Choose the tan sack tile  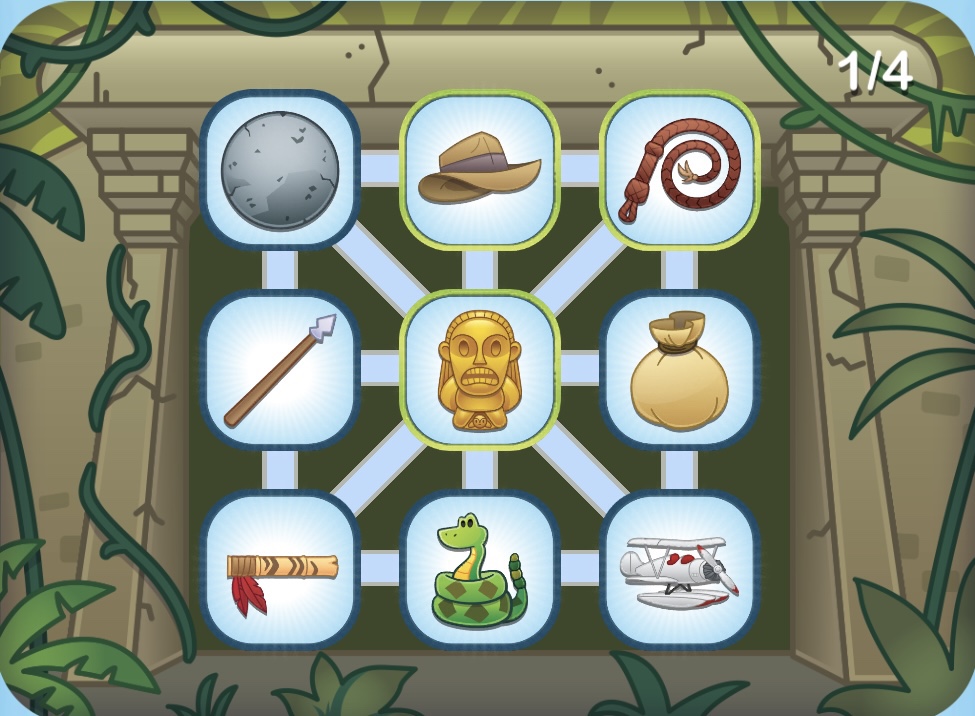(680, 369)
